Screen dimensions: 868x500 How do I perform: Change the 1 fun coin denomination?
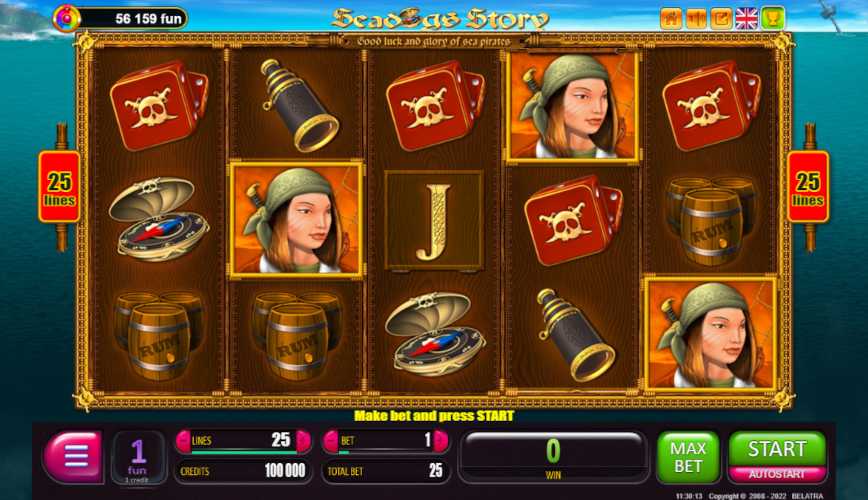(139, 457)
